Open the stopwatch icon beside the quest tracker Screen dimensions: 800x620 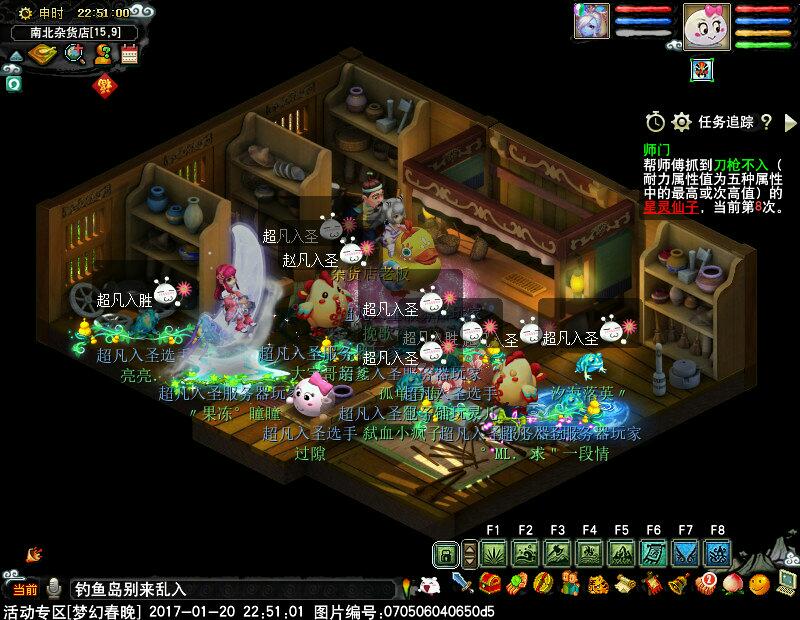point(655,122)
